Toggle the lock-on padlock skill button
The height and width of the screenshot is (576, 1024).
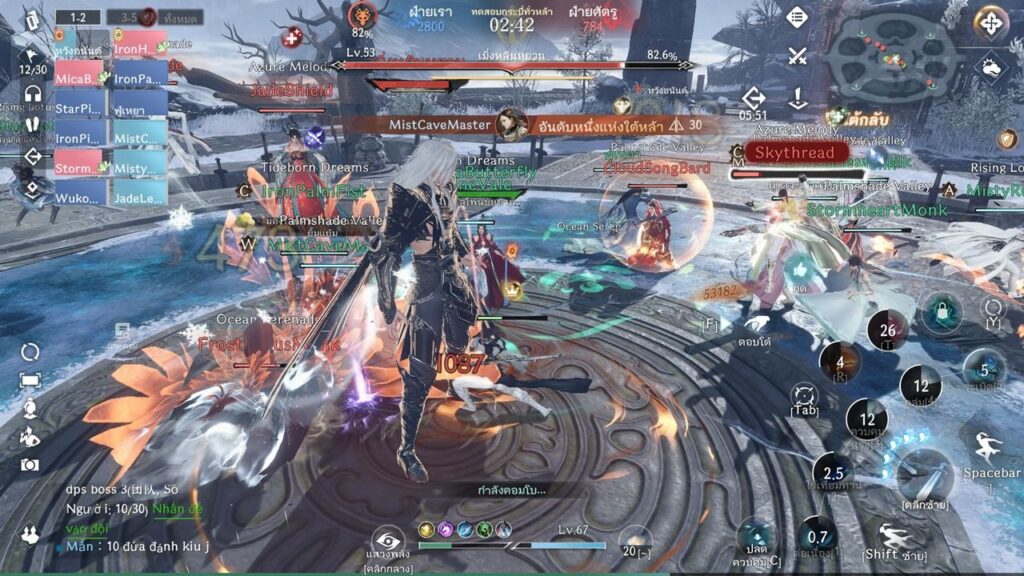pos(941,314)
